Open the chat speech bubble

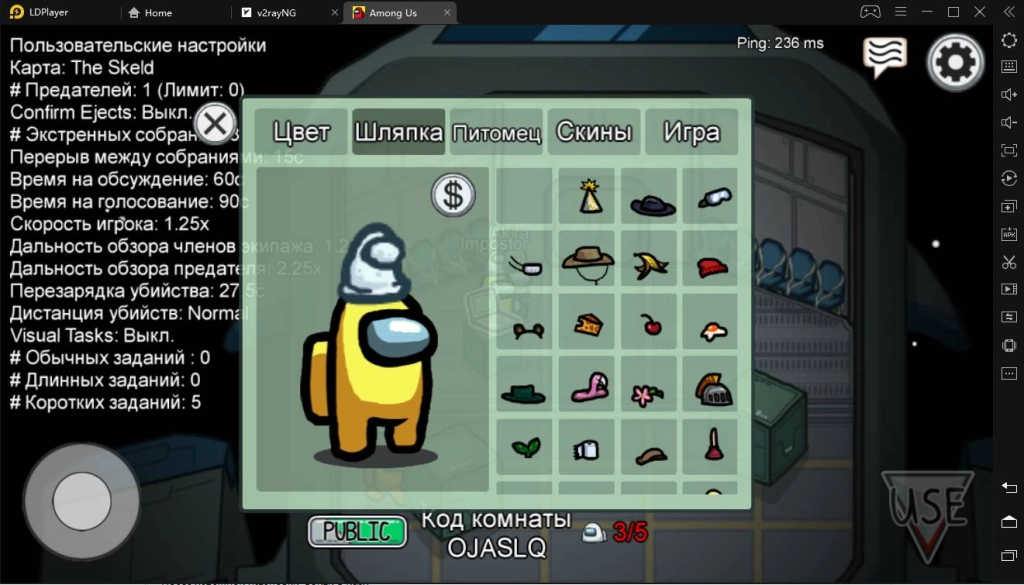(885, 57)
